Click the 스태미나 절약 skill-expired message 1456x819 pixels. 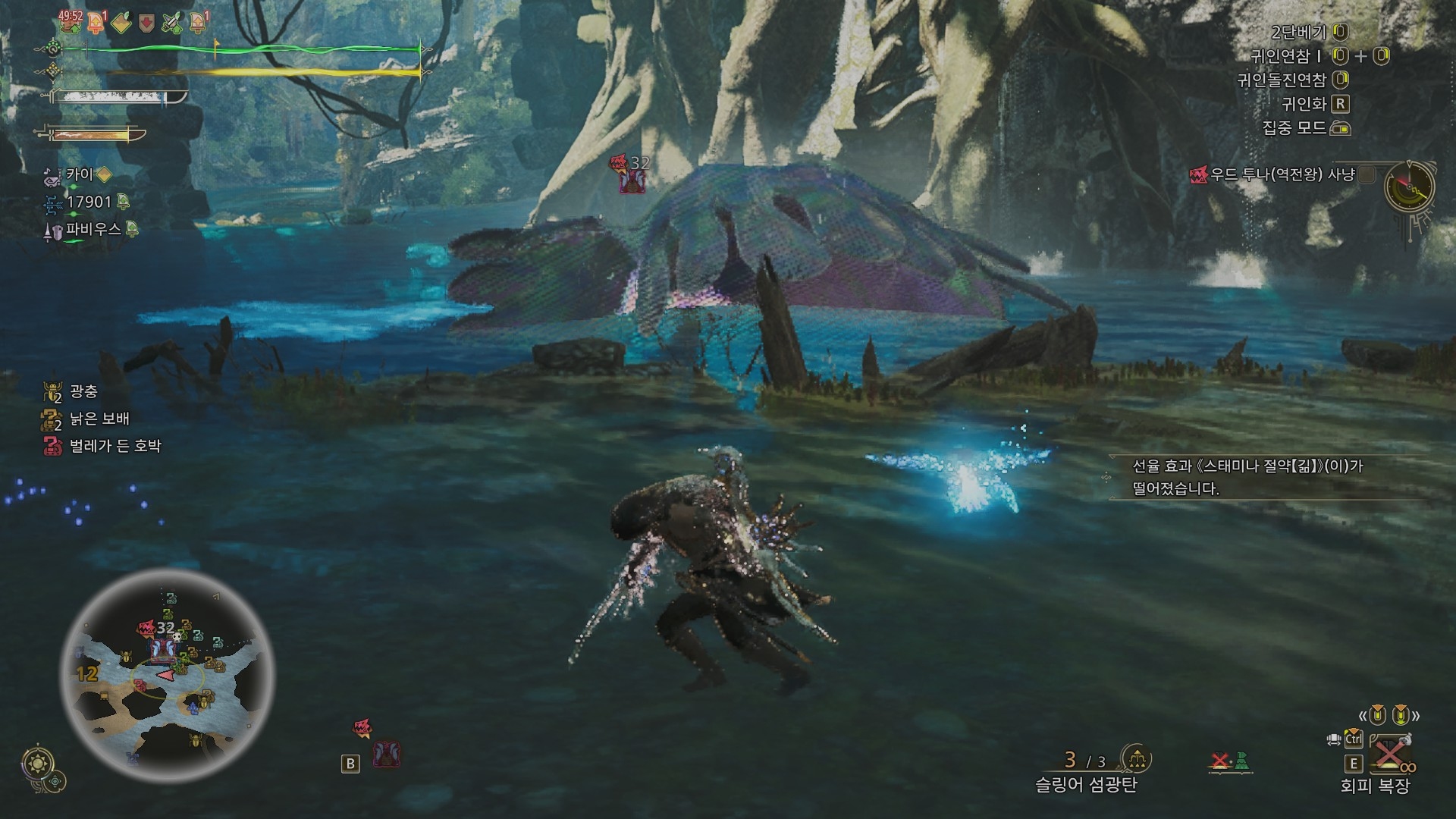point(1247,477)
